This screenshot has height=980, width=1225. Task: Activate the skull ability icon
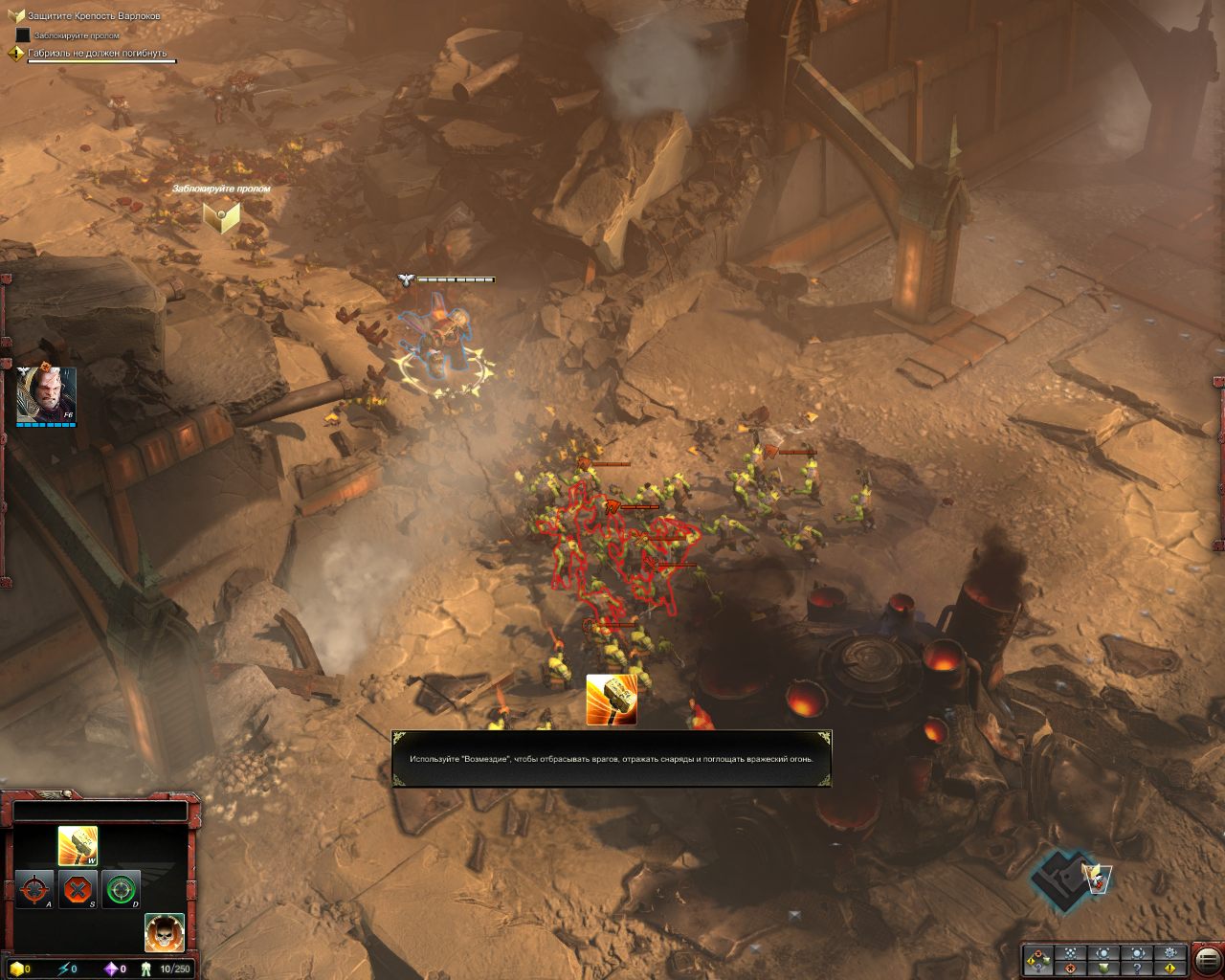click(x=164, y=933)
